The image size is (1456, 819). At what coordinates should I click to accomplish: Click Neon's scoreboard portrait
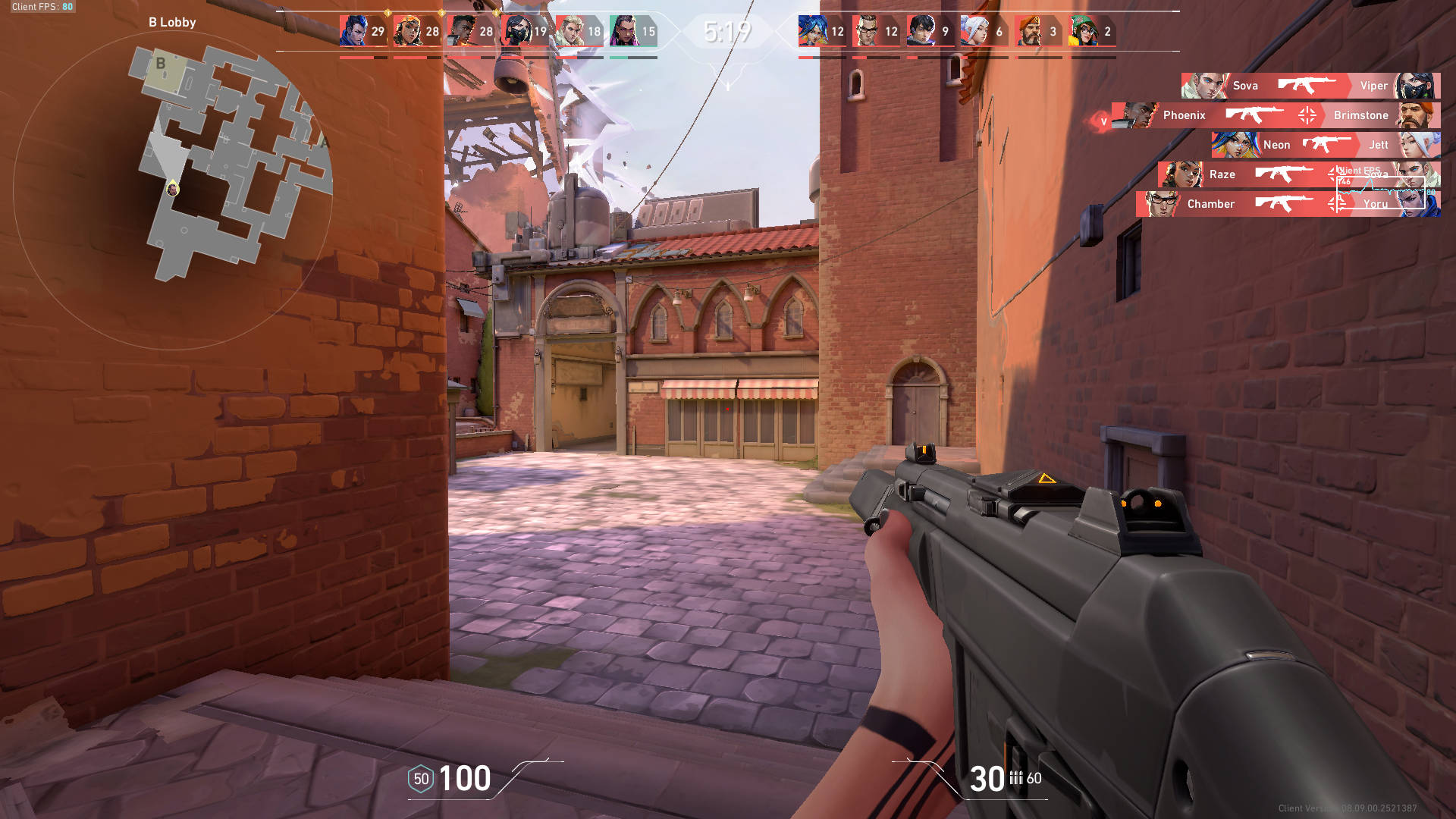812,31
